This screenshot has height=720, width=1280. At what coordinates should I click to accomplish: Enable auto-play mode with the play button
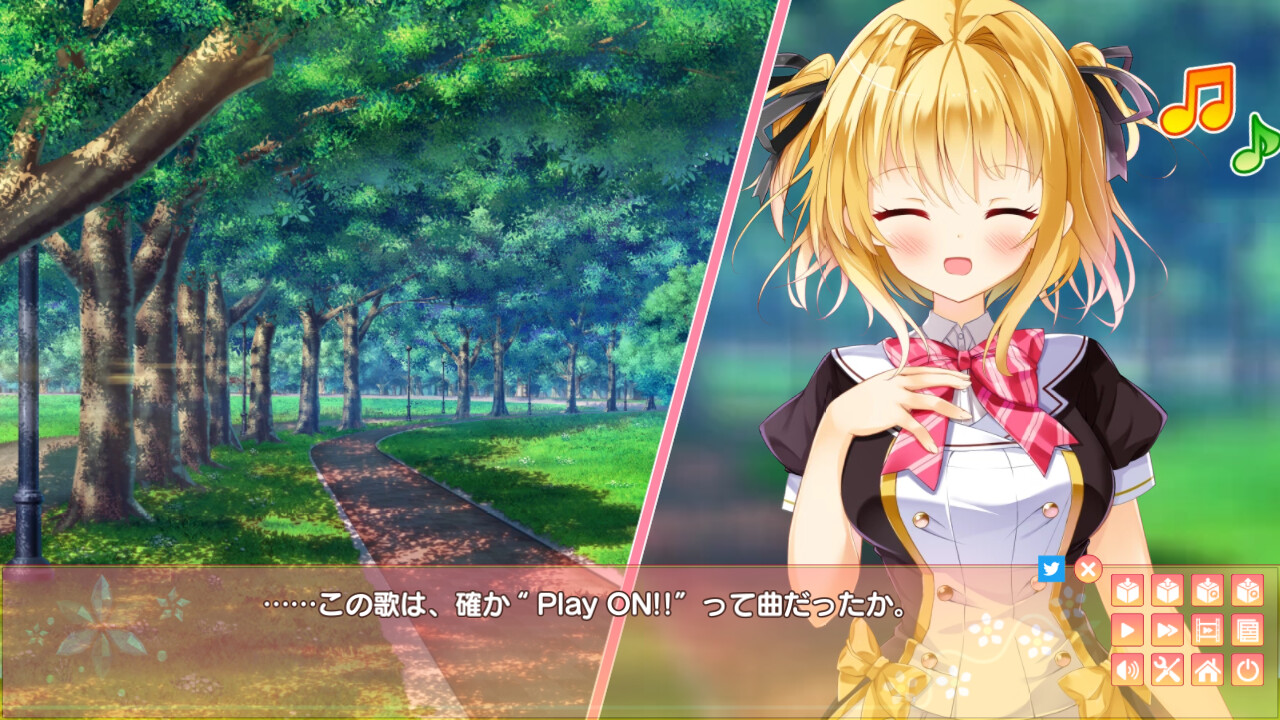click(1128, 628)
